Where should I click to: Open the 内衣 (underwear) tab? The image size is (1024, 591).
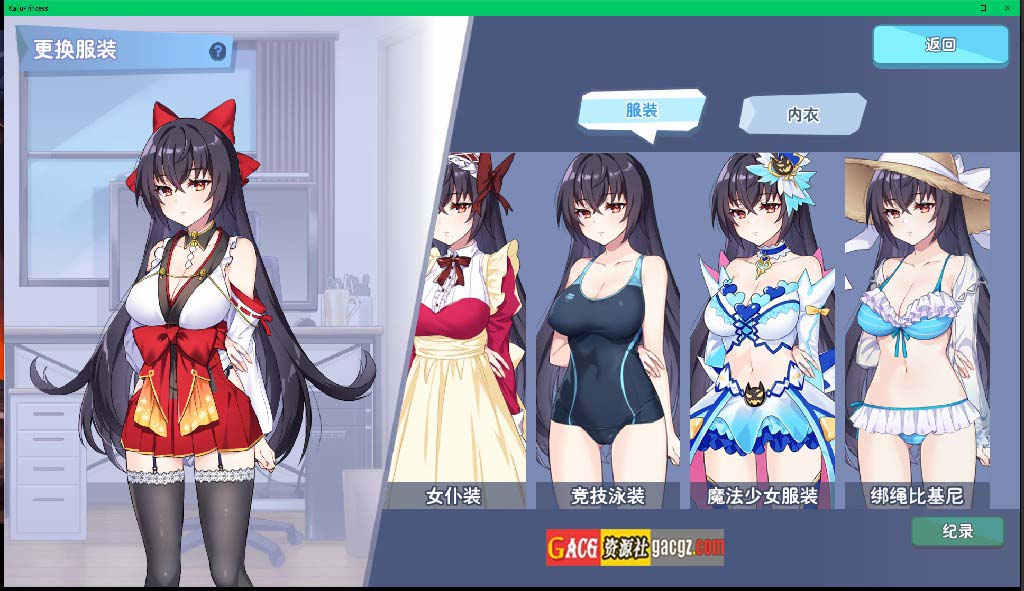pos(802,114)
